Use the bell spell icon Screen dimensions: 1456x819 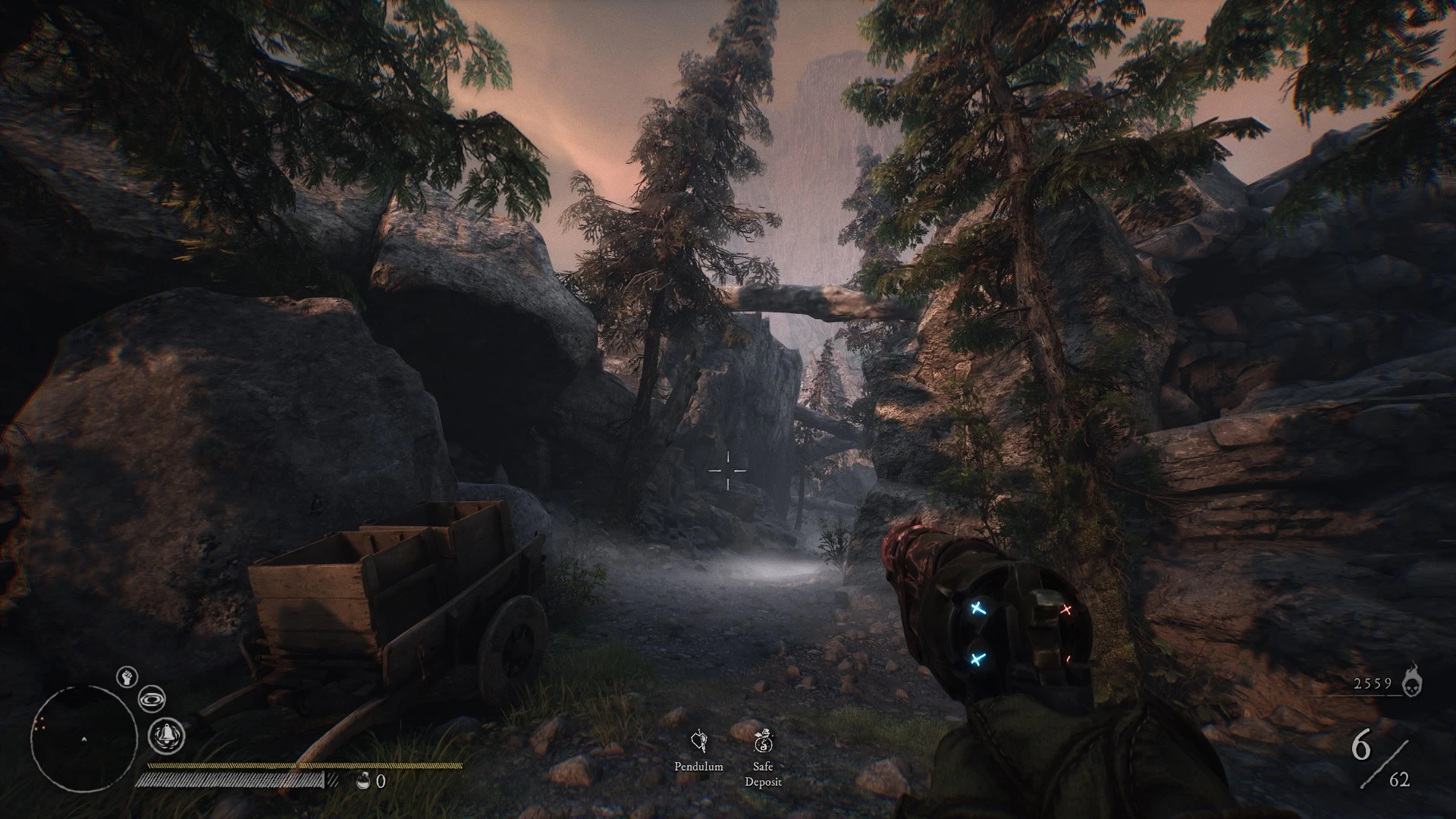pos(167,734)
